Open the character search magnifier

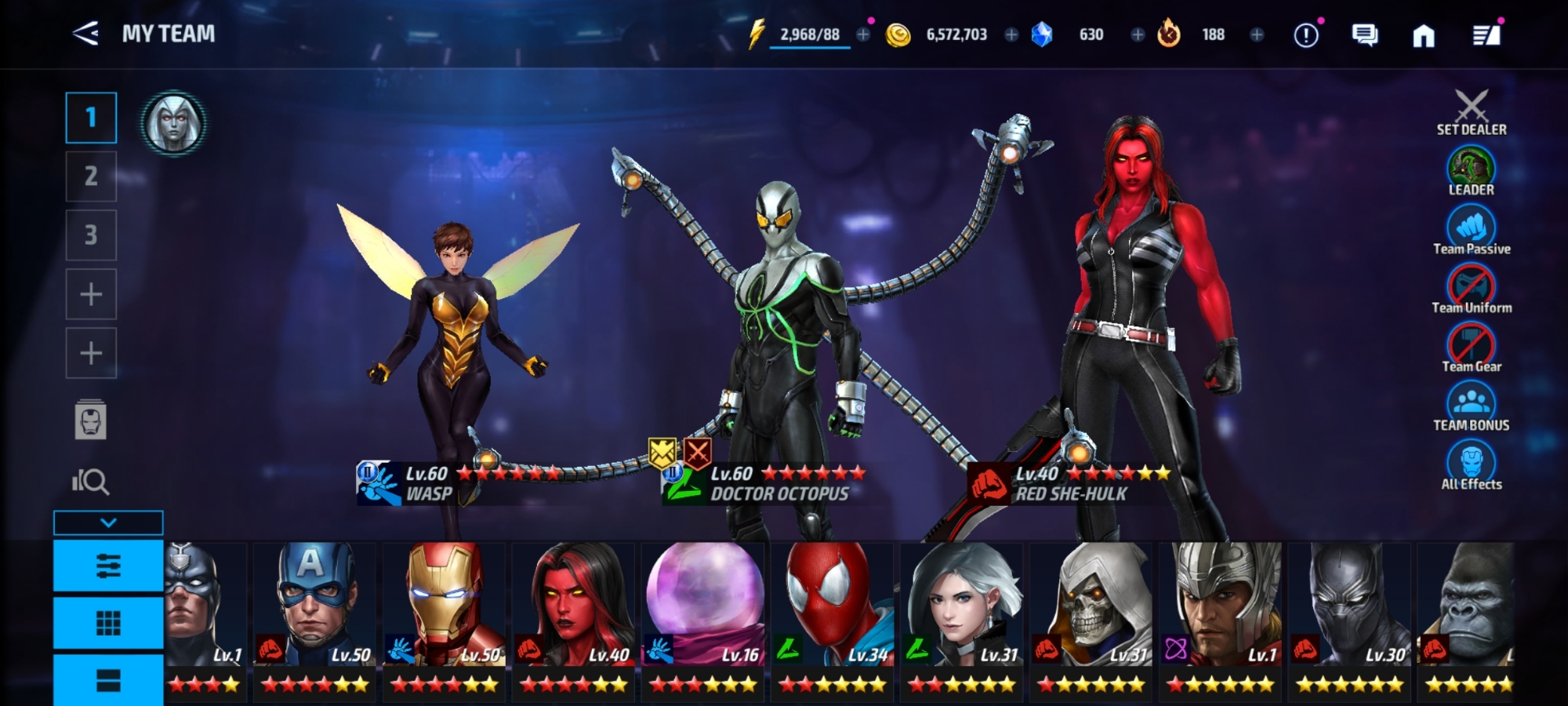point(91,481)
